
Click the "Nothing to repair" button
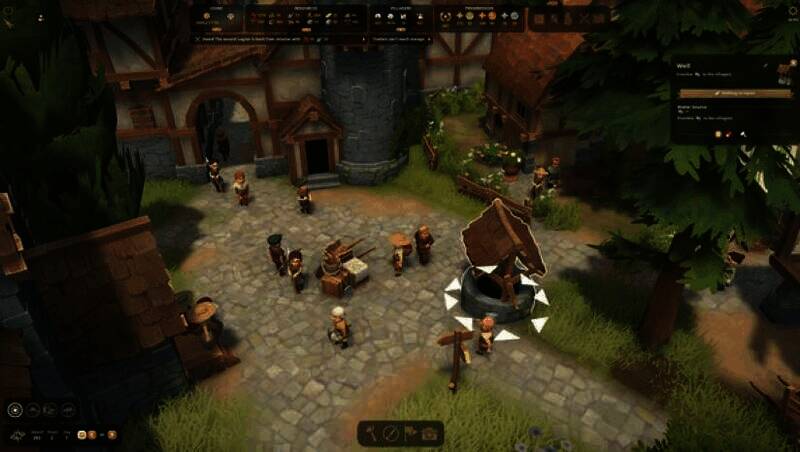point(733,92)
